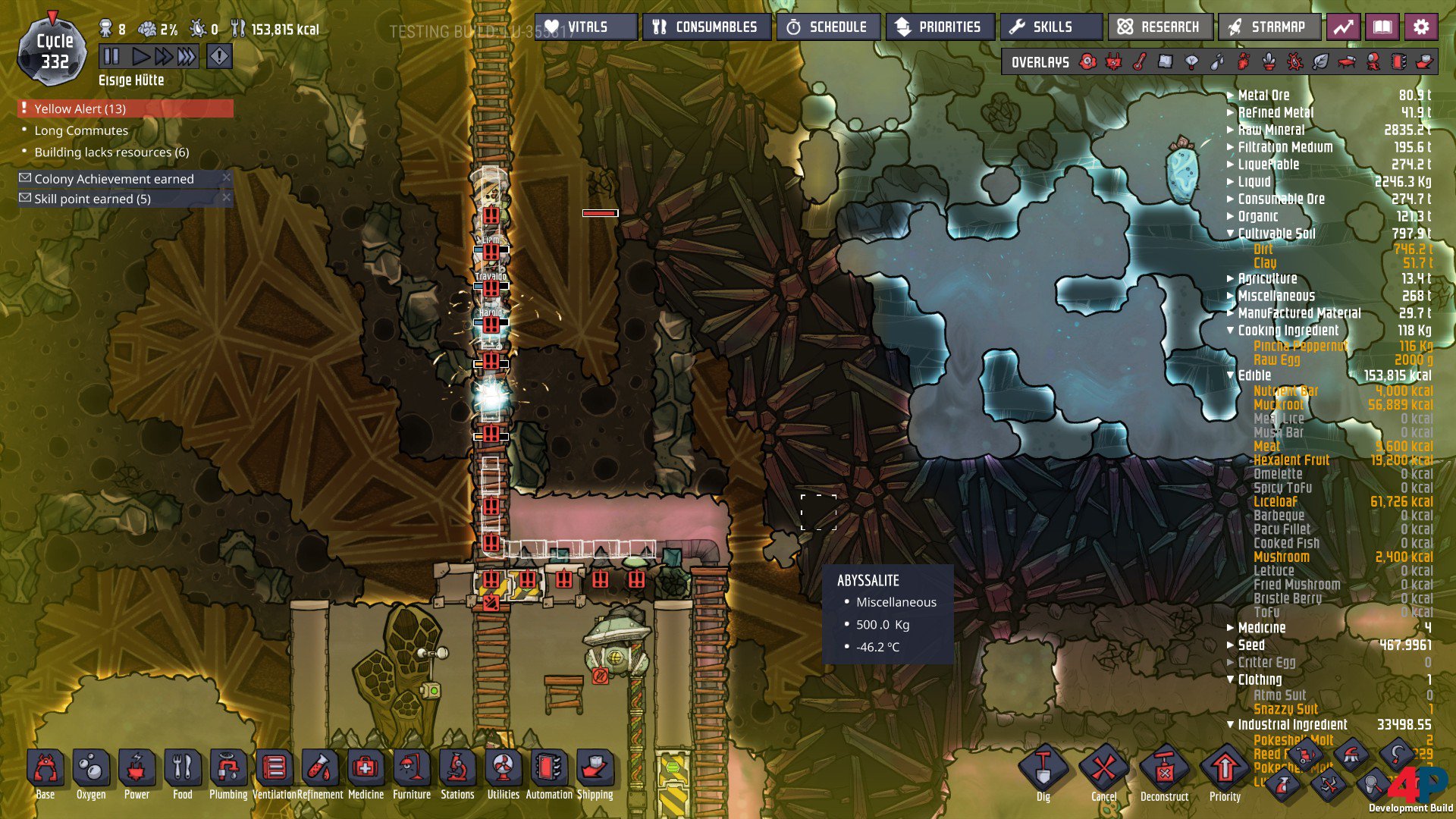The image size is (1456, 819).
Task: Show the duplicant Schedule screen
Action: 827,27
